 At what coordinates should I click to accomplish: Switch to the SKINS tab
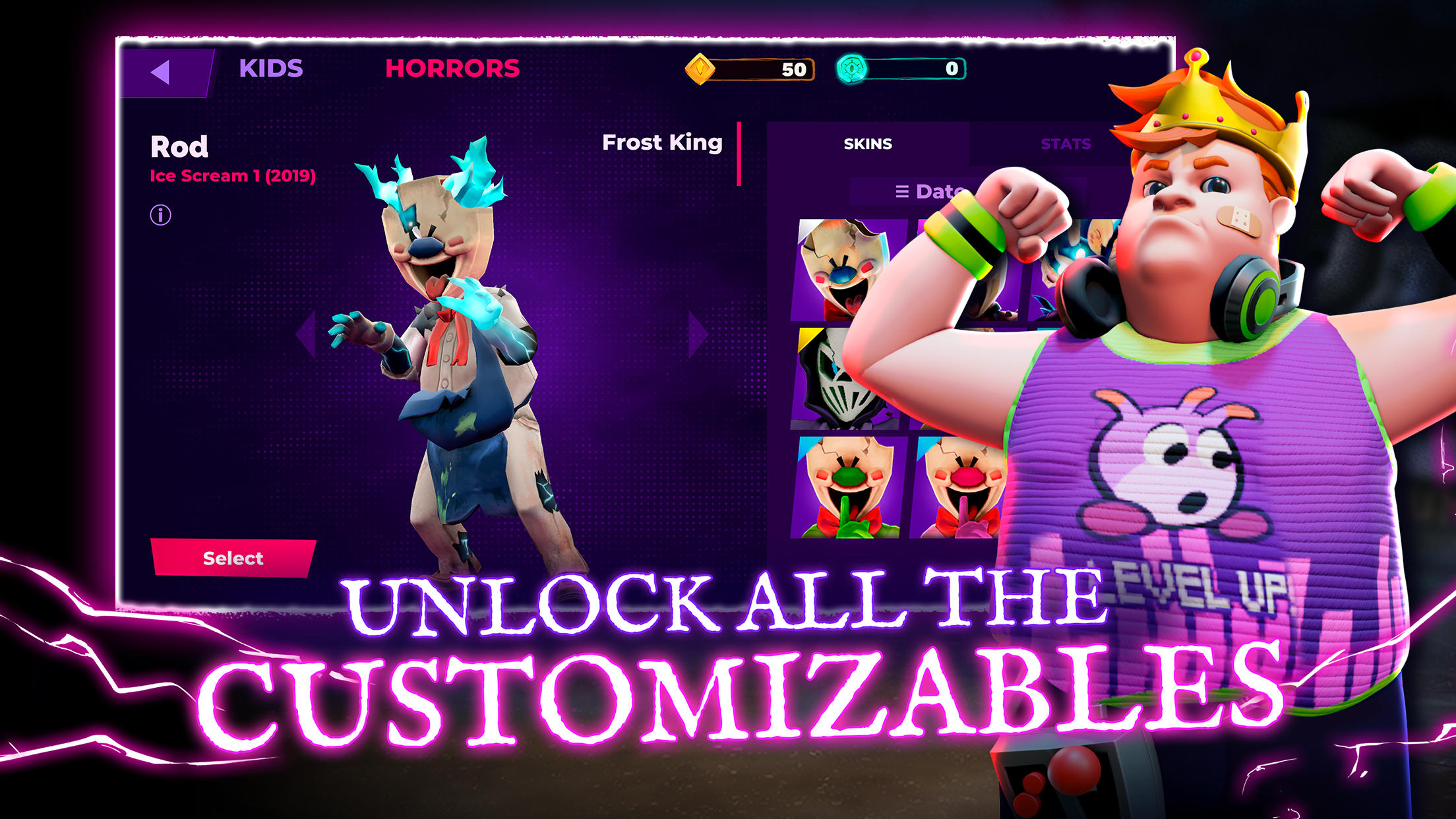coord(868,144)
